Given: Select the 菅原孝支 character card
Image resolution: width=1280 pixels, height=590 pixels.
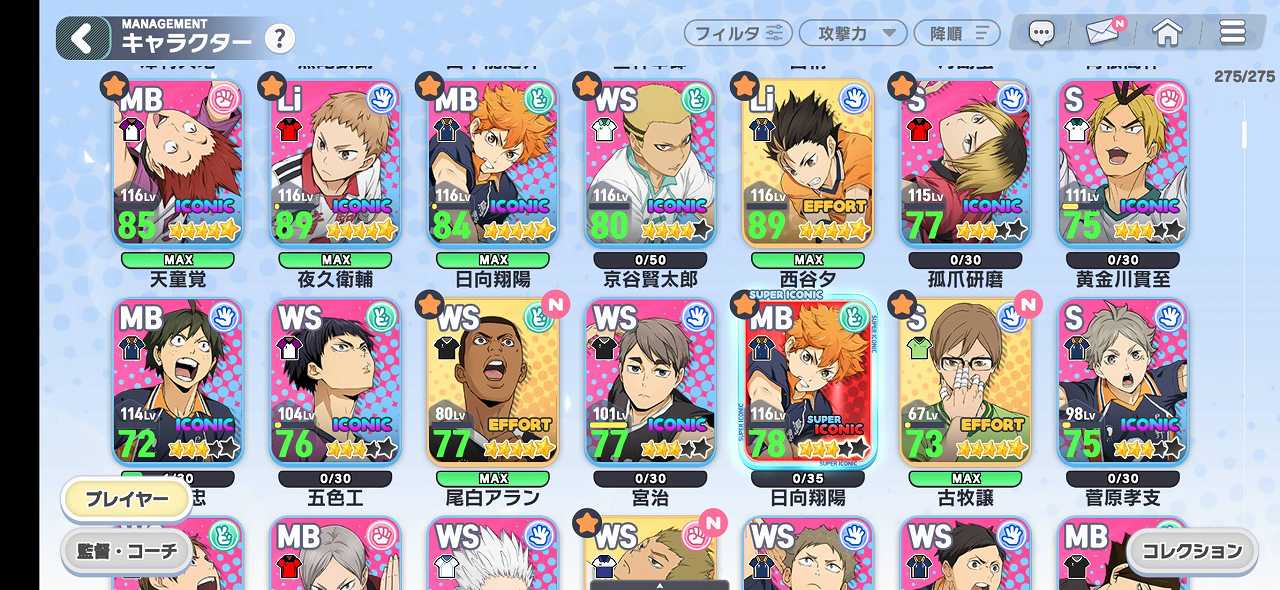Looking at the screenshot, I should coord(1123,382).
